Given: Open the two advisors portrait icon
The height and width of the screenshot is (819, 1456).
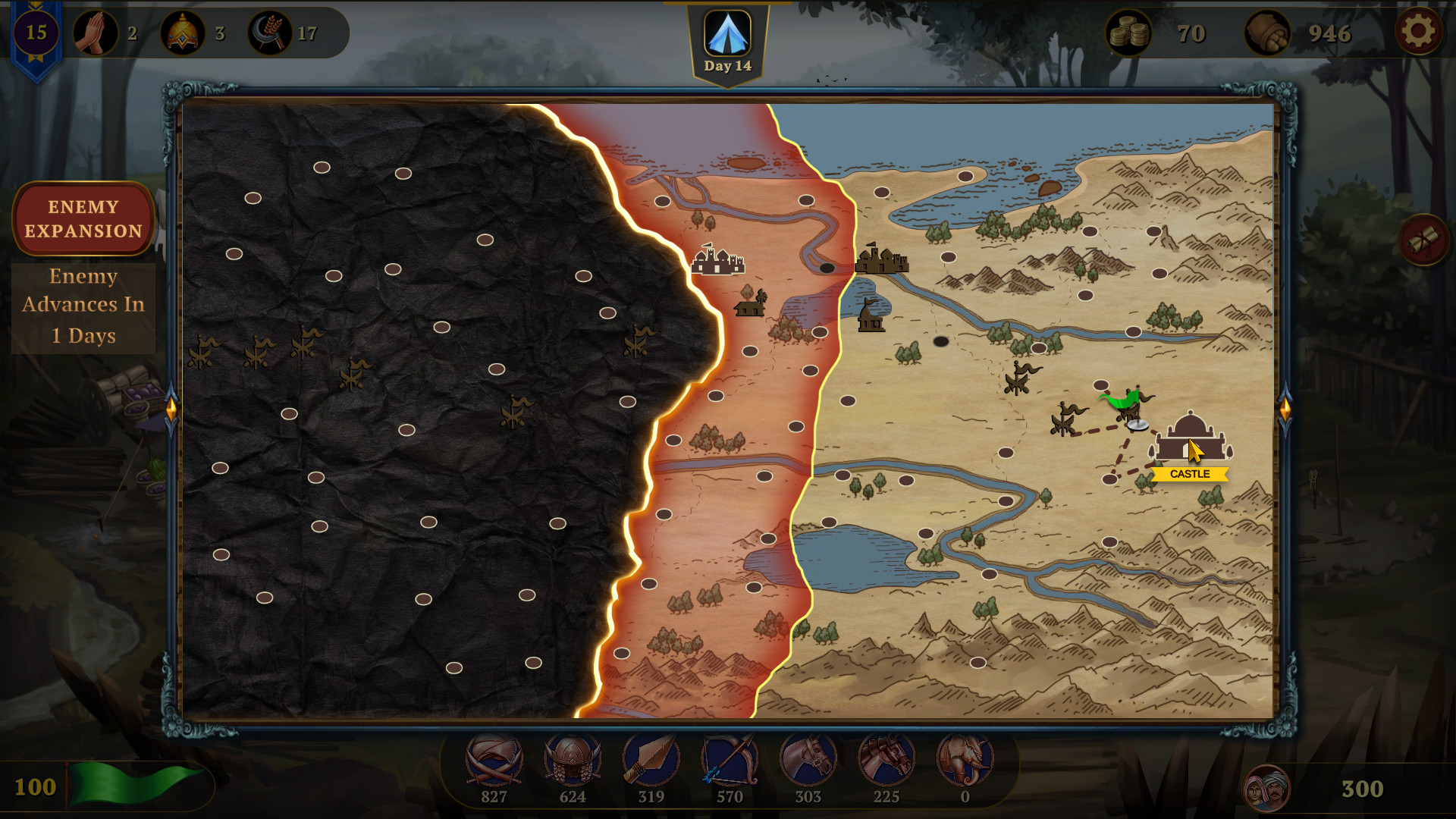Looking at the screenshot, I should [x=1266, y=789].
